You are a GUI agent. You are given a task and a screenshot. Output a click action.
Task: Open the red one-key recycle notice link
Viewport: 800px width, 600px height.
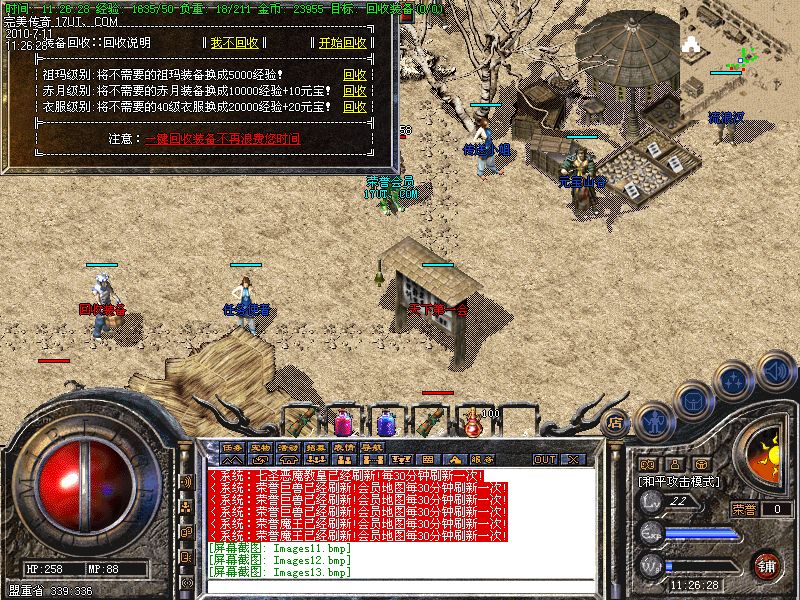222,139
